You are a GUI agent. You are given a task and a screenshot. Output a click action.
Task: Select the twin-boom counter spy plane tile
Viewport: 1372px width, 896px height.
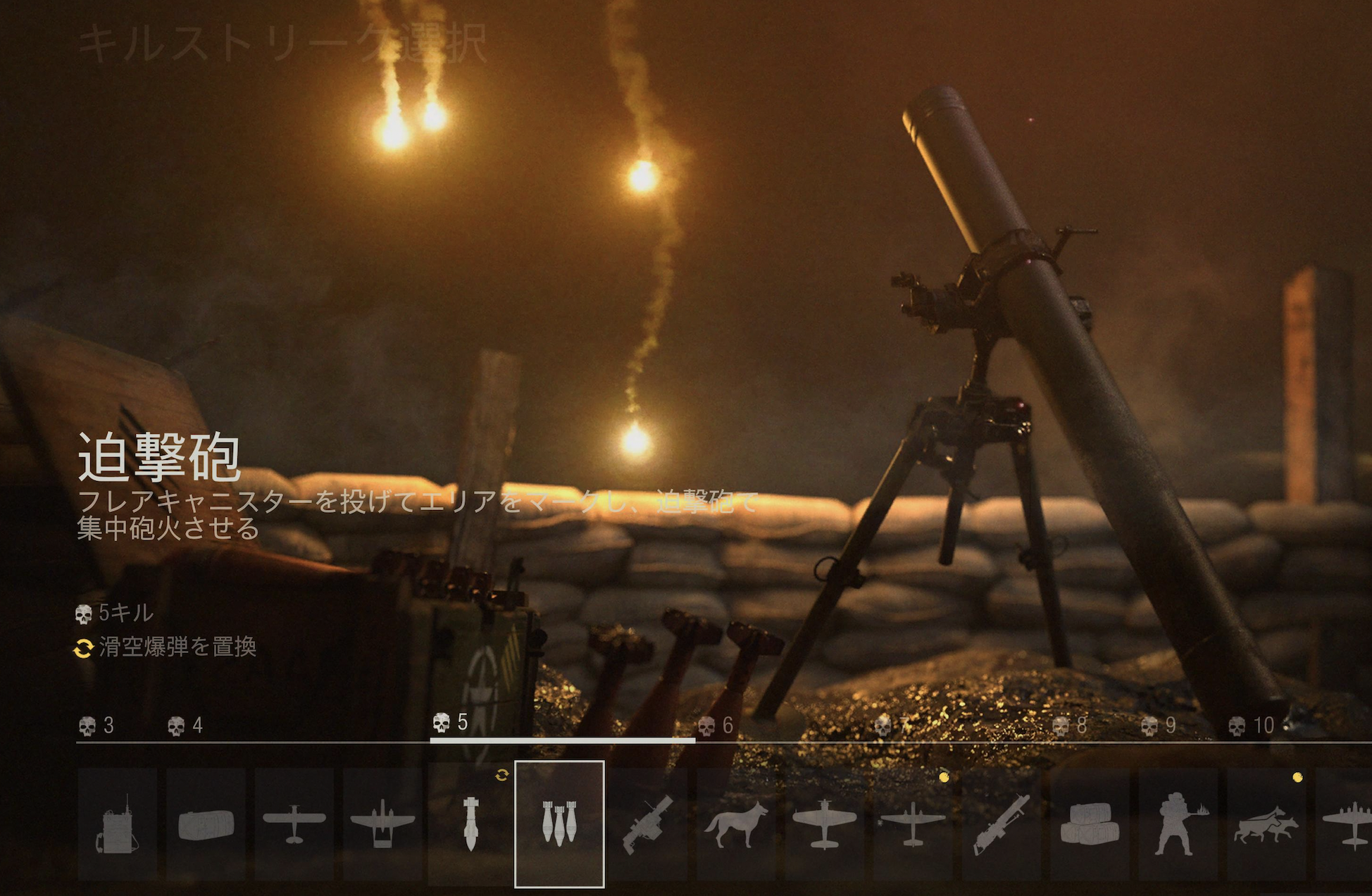click(382, 824)
